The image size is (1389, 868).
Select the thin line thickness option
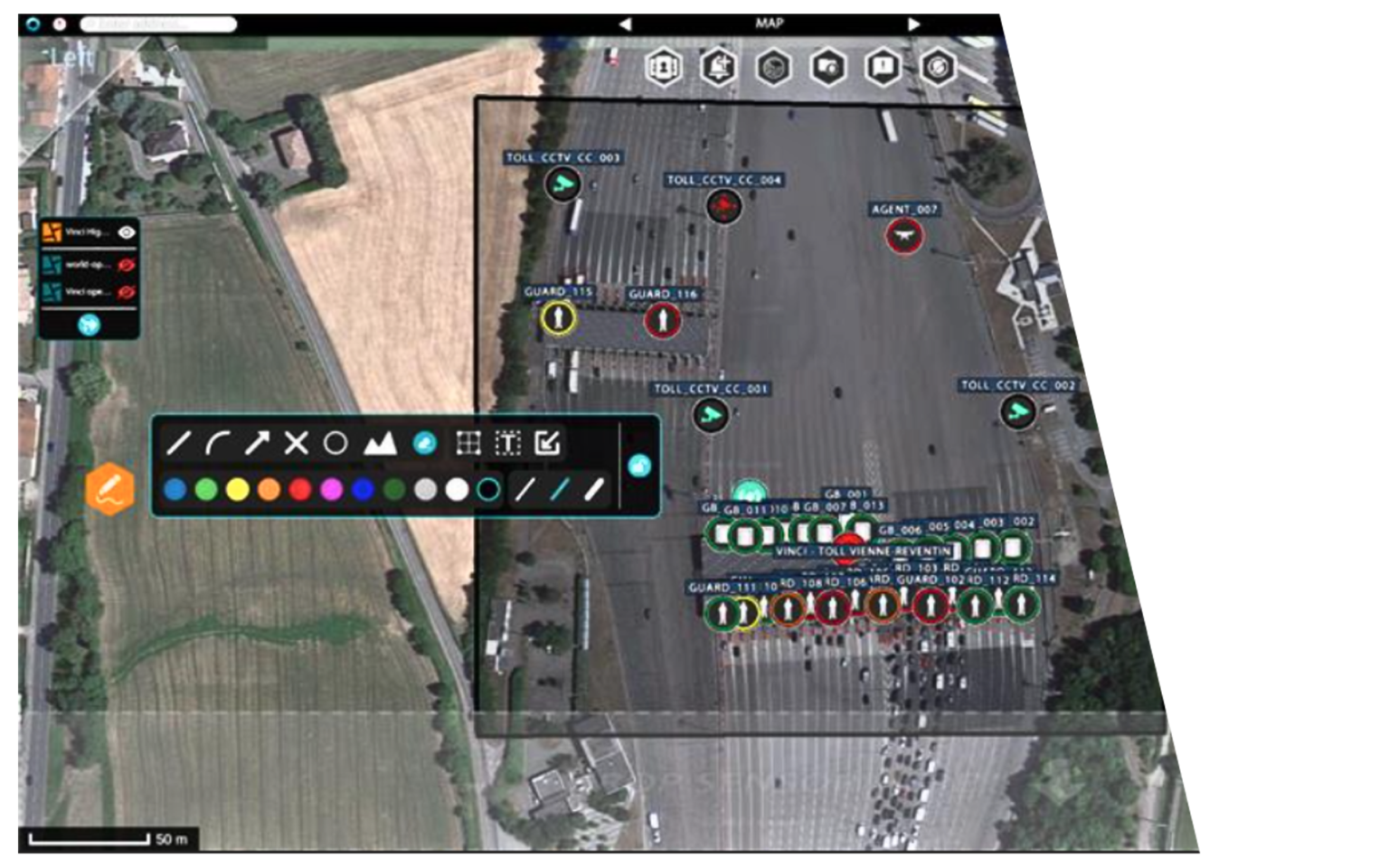coord(525,491)
